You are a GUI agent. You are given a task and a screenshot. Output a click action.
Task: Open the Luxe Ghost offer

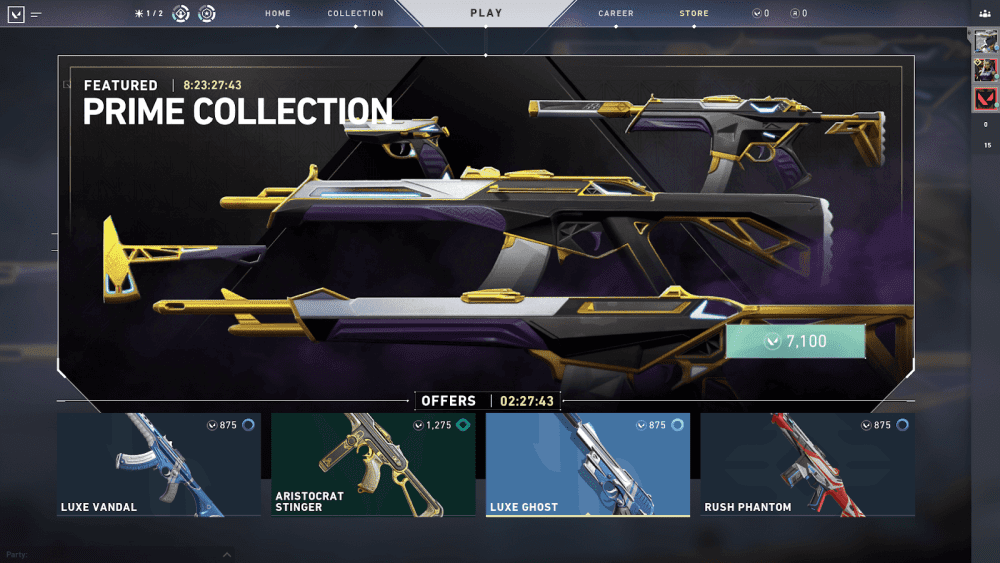(588, 465)
